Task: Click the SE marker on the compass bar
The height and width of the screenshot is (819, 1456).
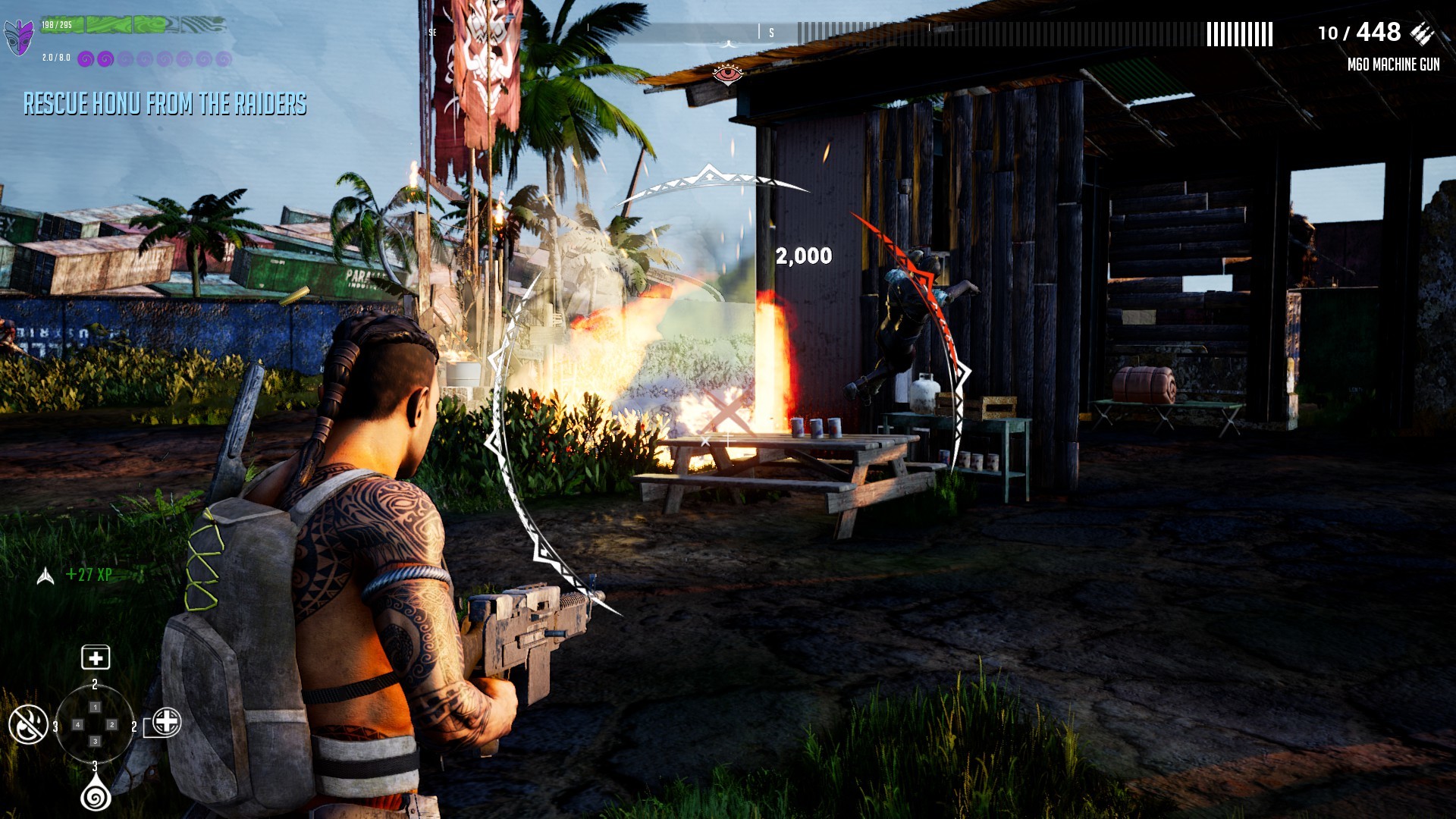Action: tap(435, 30)
